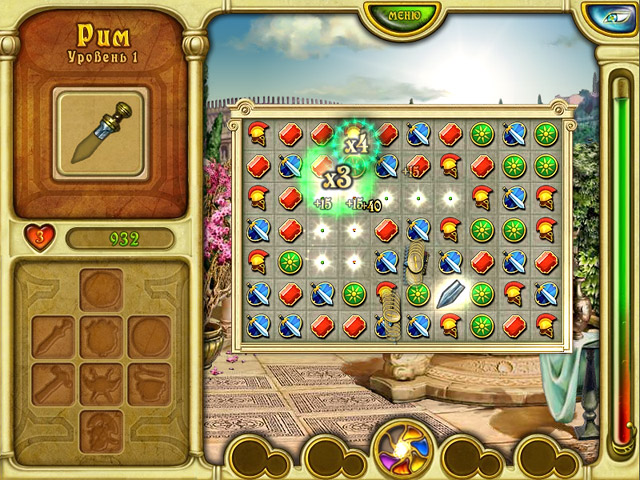Open the green Меню button
The width and height of the screenshot is (640, 480).
[404, 15]
